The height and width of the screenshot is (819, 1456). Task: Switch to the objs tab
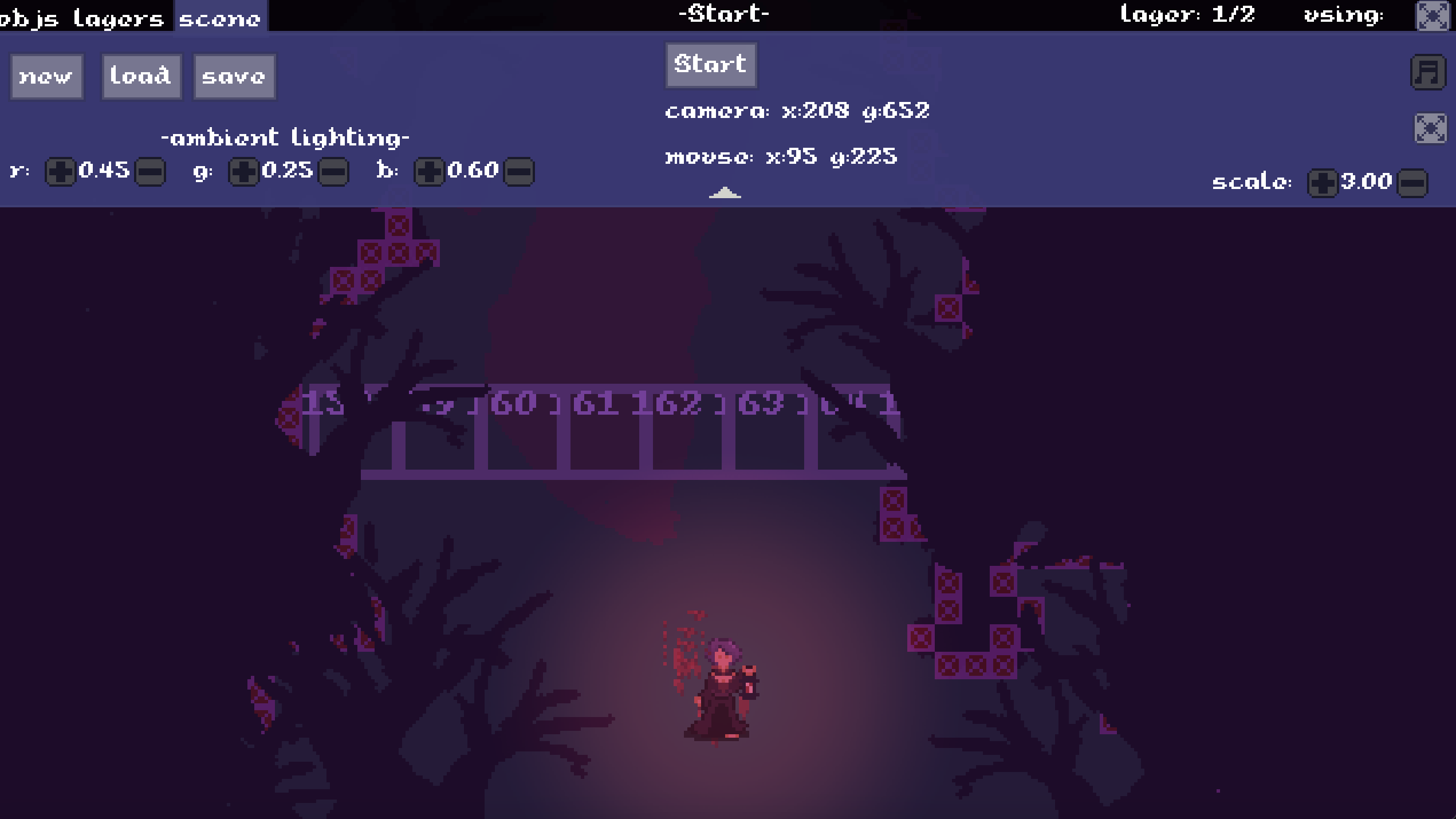27,16
